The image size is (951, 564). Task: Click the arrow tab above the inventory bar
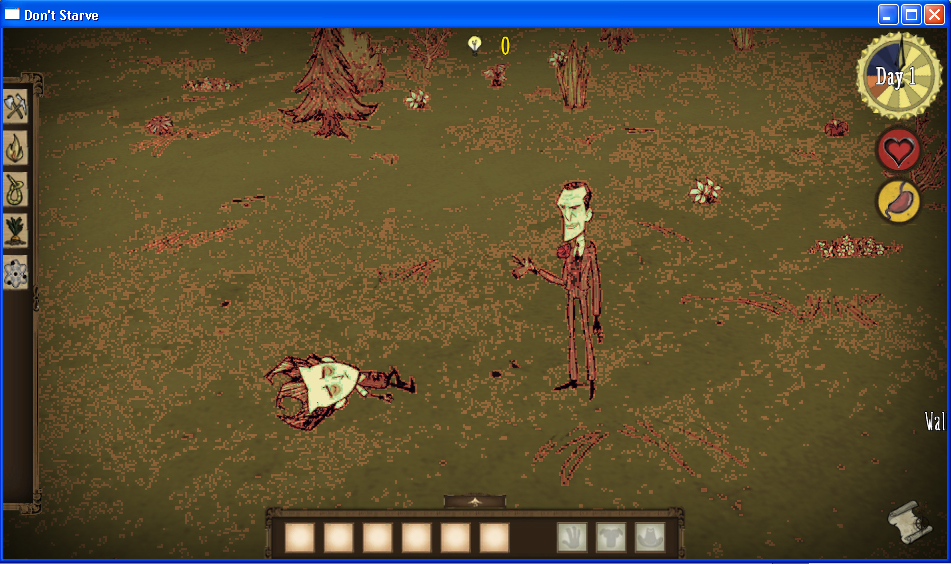[475, 501]
